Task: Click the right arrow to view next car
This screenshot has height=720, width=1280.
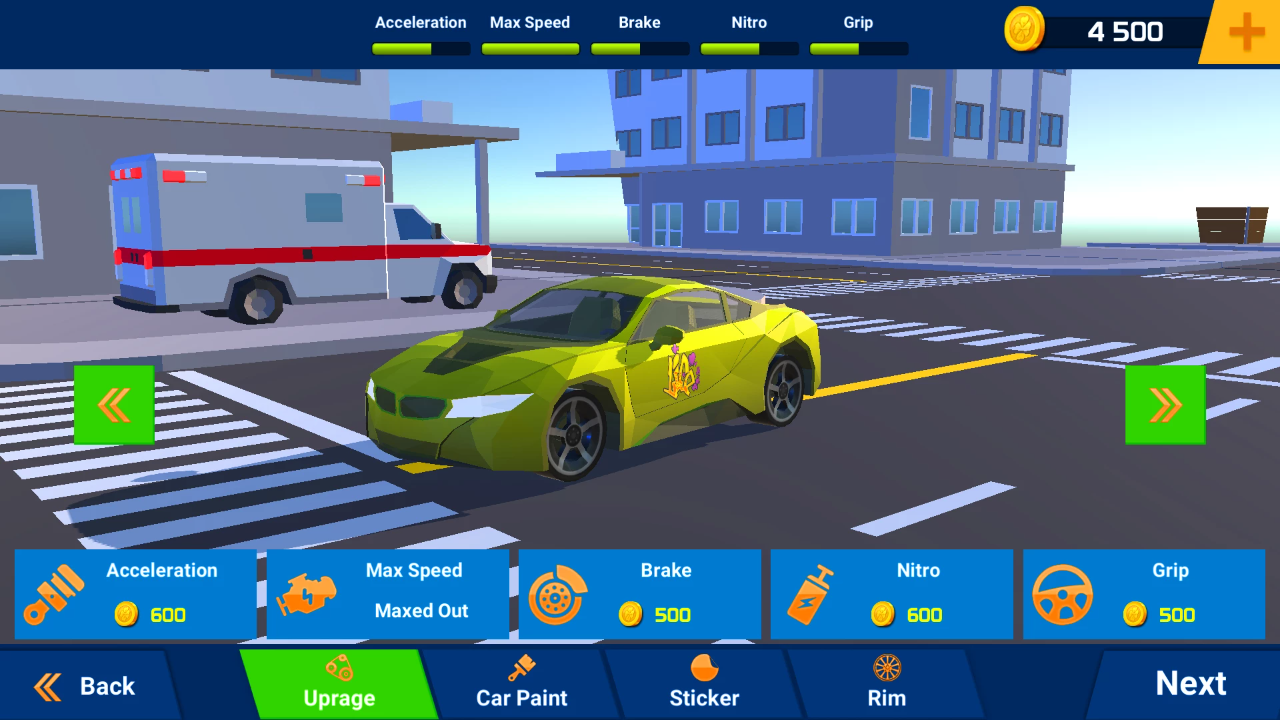Action: point(1164,404)
